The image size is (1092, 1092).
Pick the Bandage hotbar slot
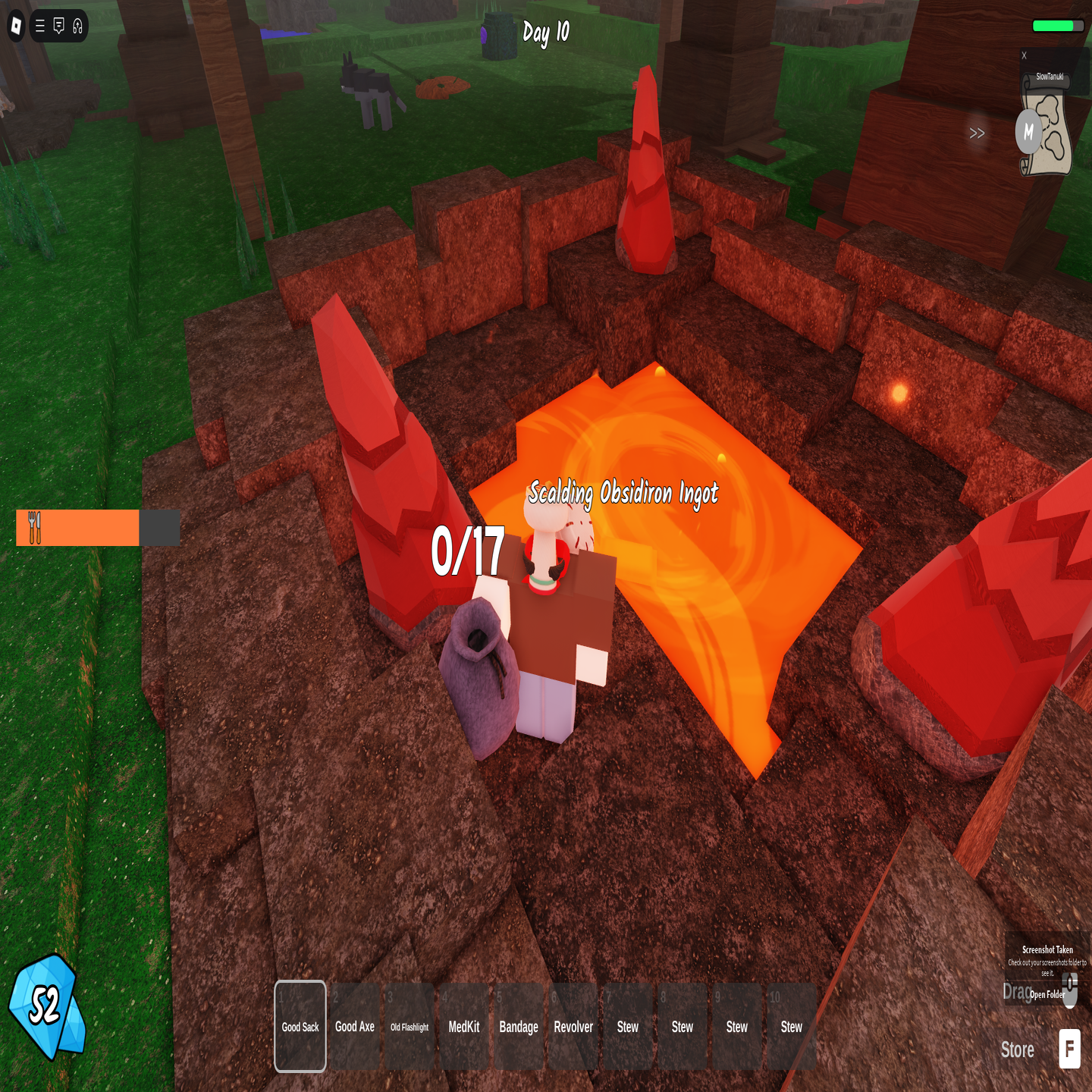(x=519, y=1026)
